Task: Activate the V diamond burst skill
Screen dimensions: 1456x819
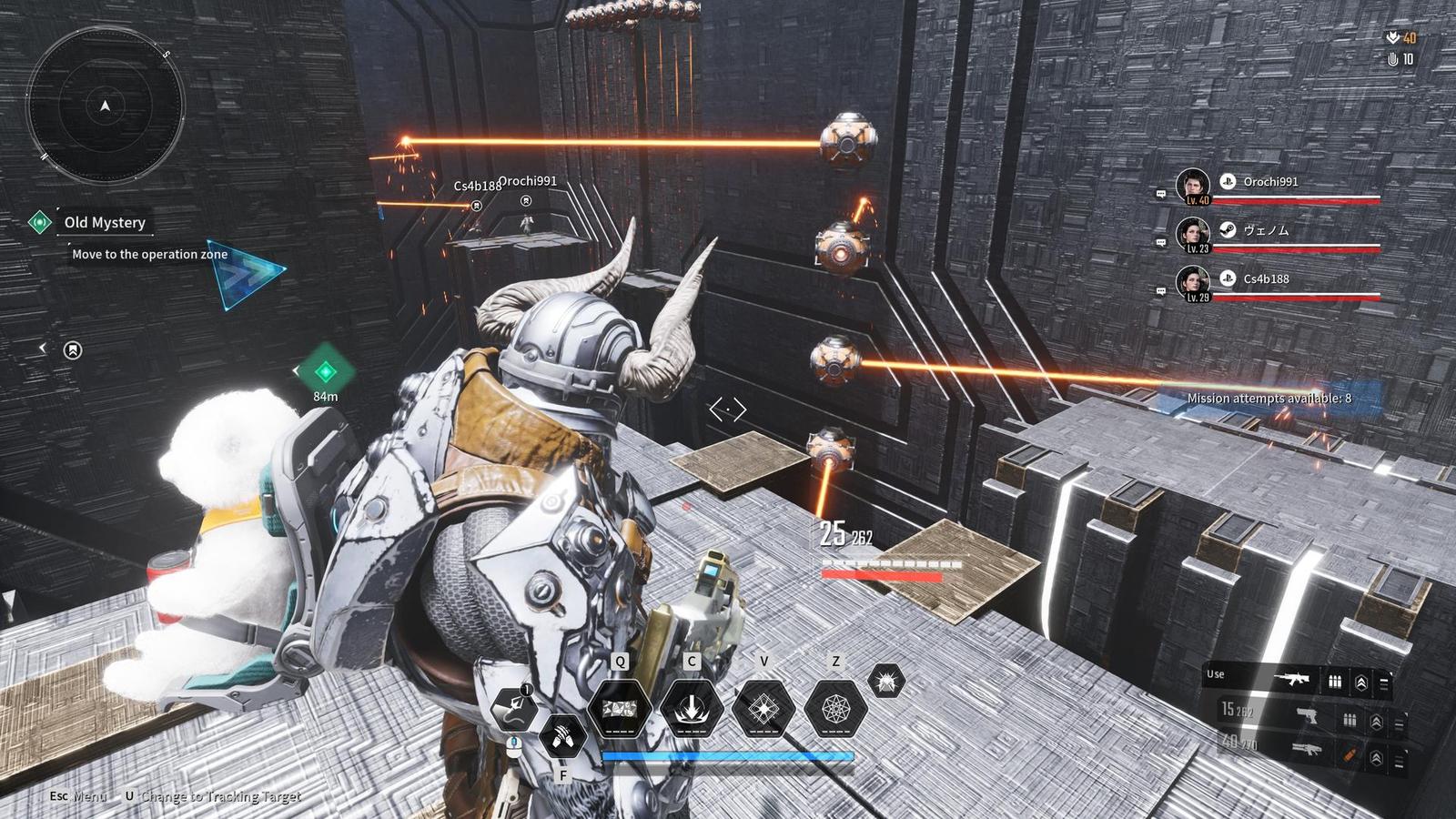Action: tap(763, 708)
